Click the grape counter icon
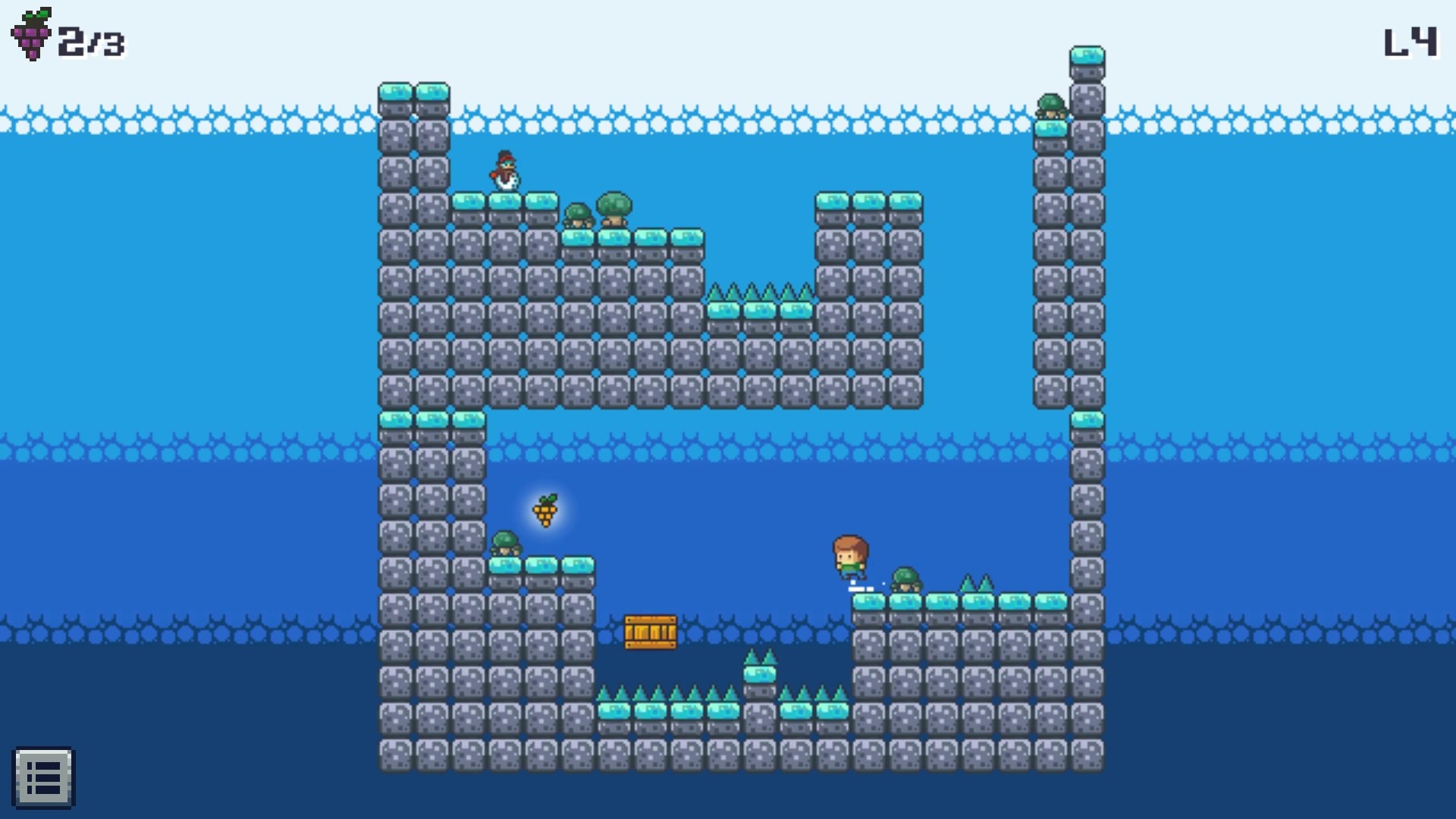The height and width of the screenshot is (819, 1456). pyautogui.click(x=29, y=32)
